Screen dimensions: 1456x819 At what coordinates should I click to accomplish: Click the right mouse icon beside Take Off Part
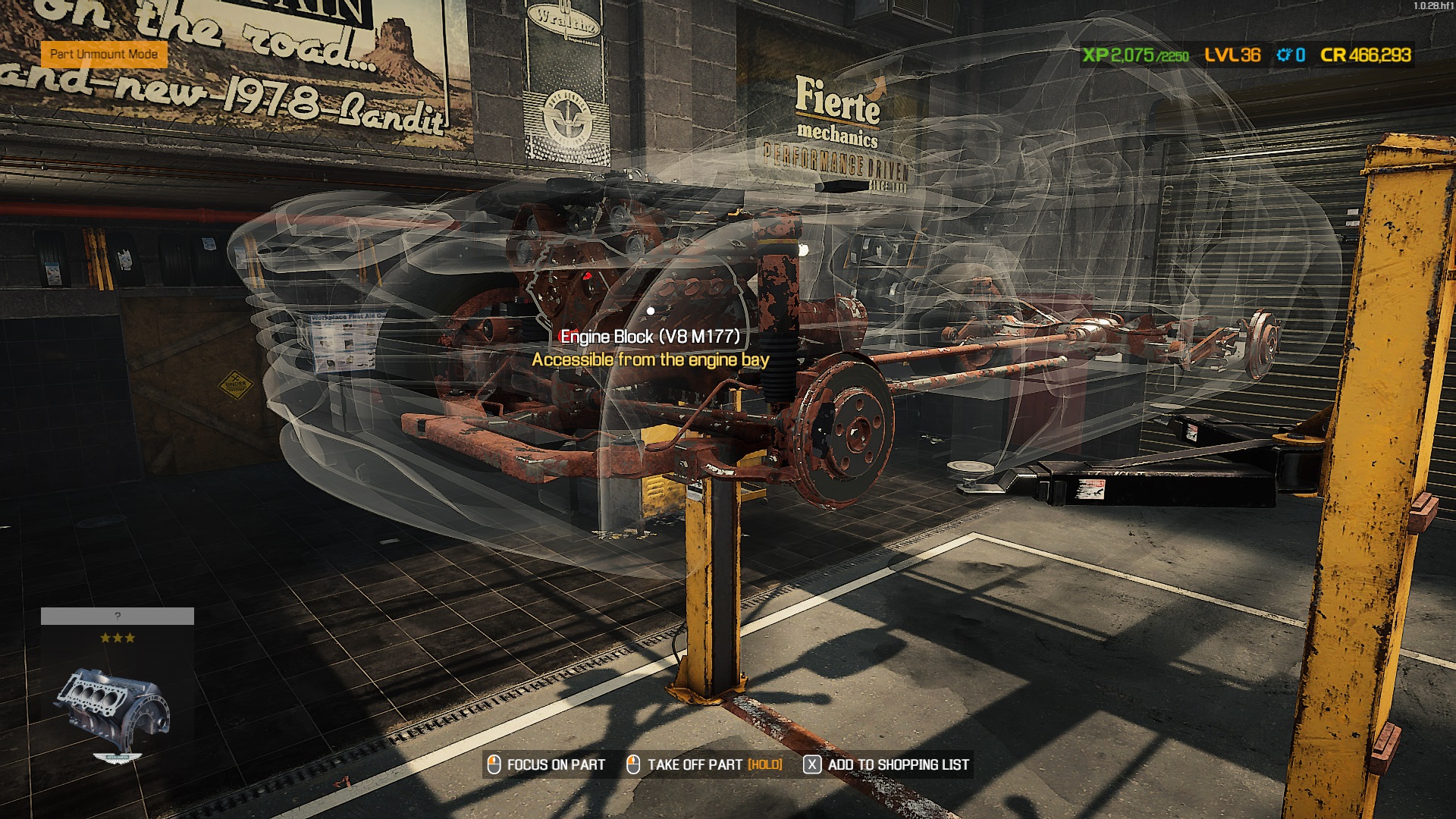634,765
